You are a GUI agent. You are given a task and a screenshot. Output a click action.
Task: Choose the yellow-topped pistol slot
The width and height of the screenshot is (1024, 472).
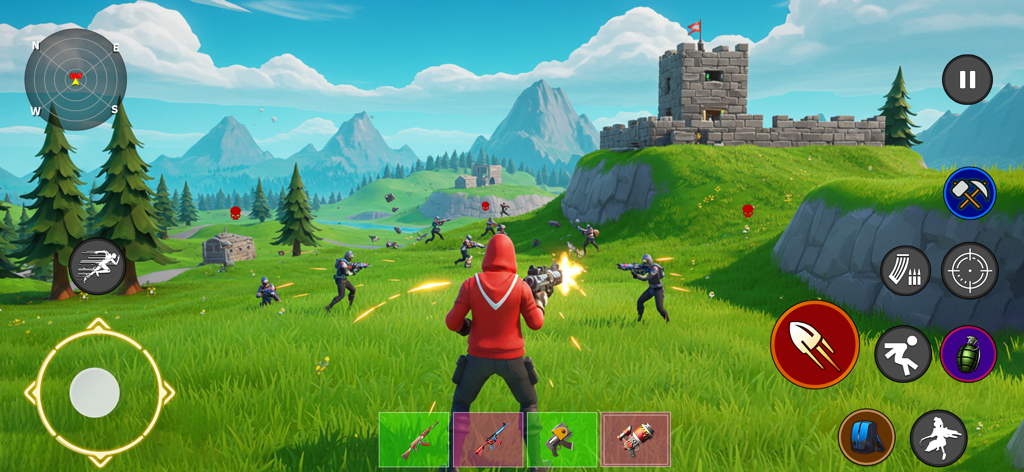(x=562, y=439)
